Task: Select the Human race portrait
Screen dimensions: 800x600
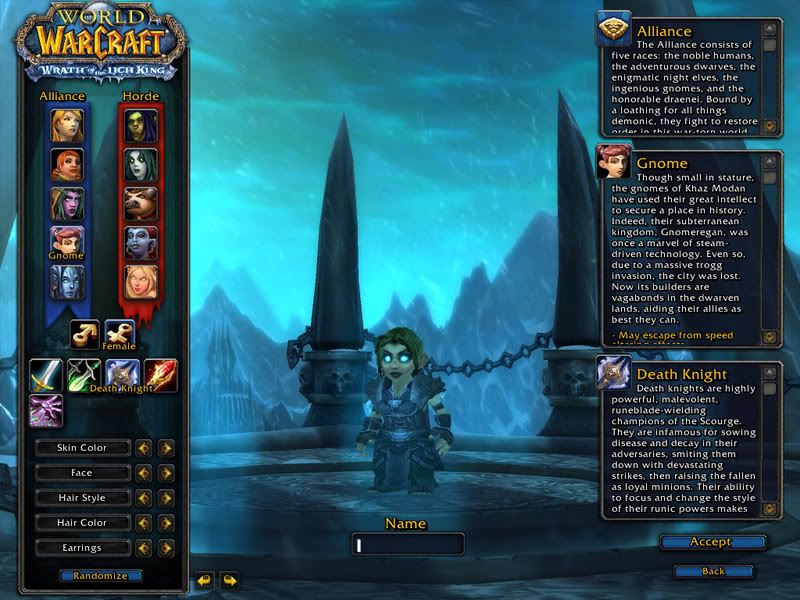Action: (67, 126)
